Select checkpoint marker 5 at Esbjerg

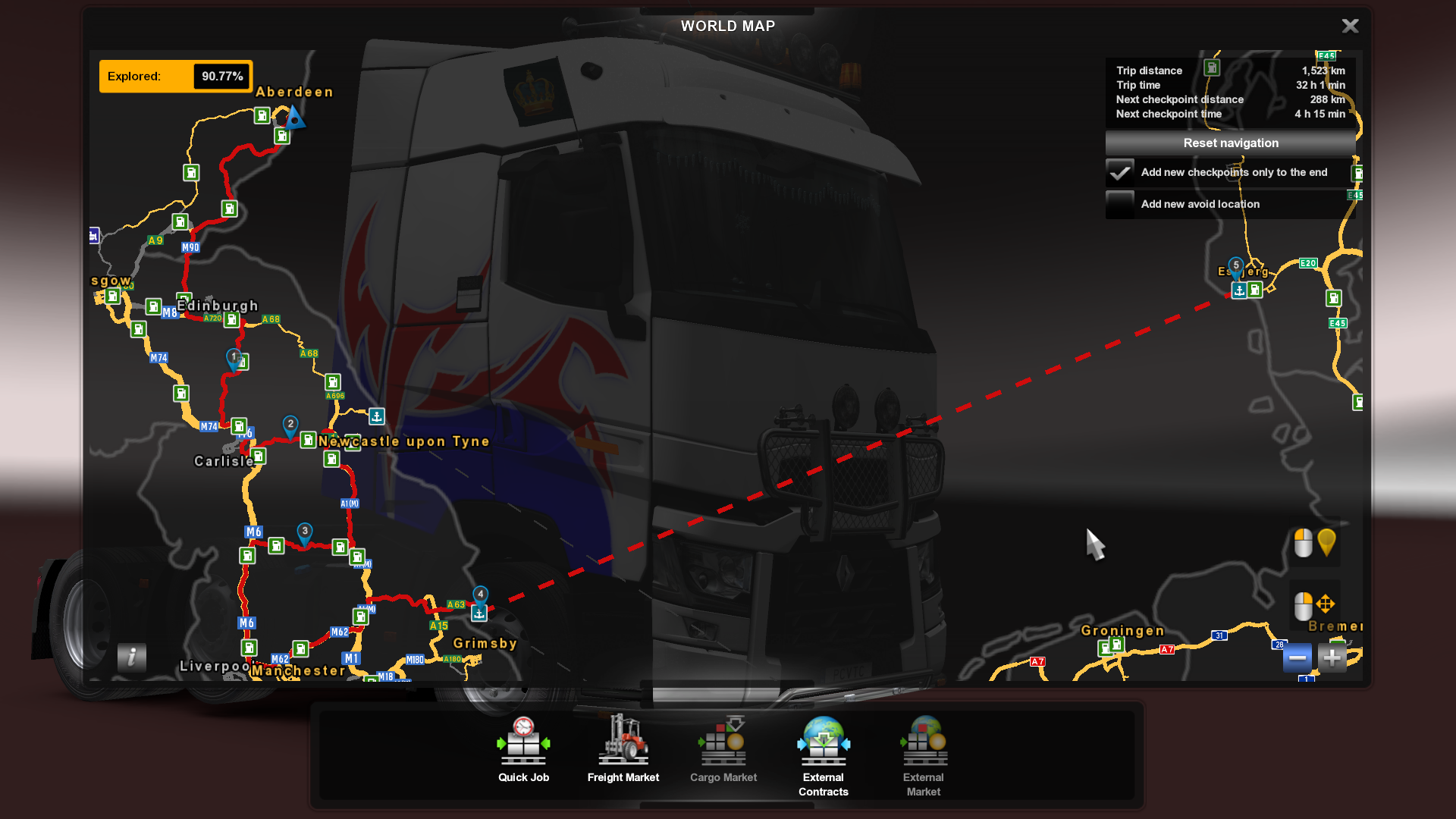coord(1236,265)
